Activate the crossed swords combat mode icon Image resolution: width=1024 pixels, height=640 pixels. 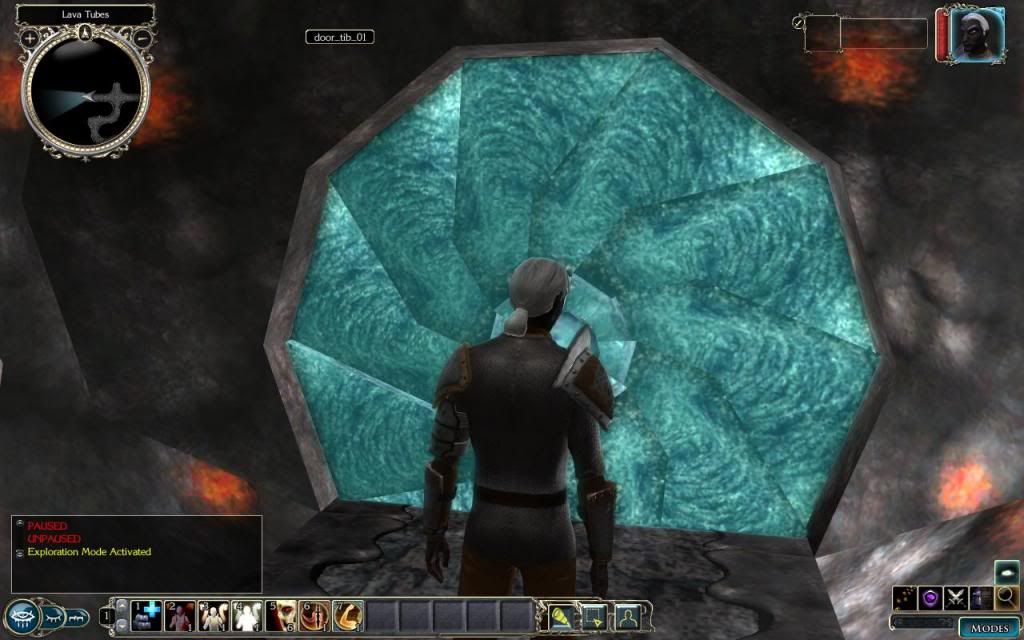pos(957,597)
